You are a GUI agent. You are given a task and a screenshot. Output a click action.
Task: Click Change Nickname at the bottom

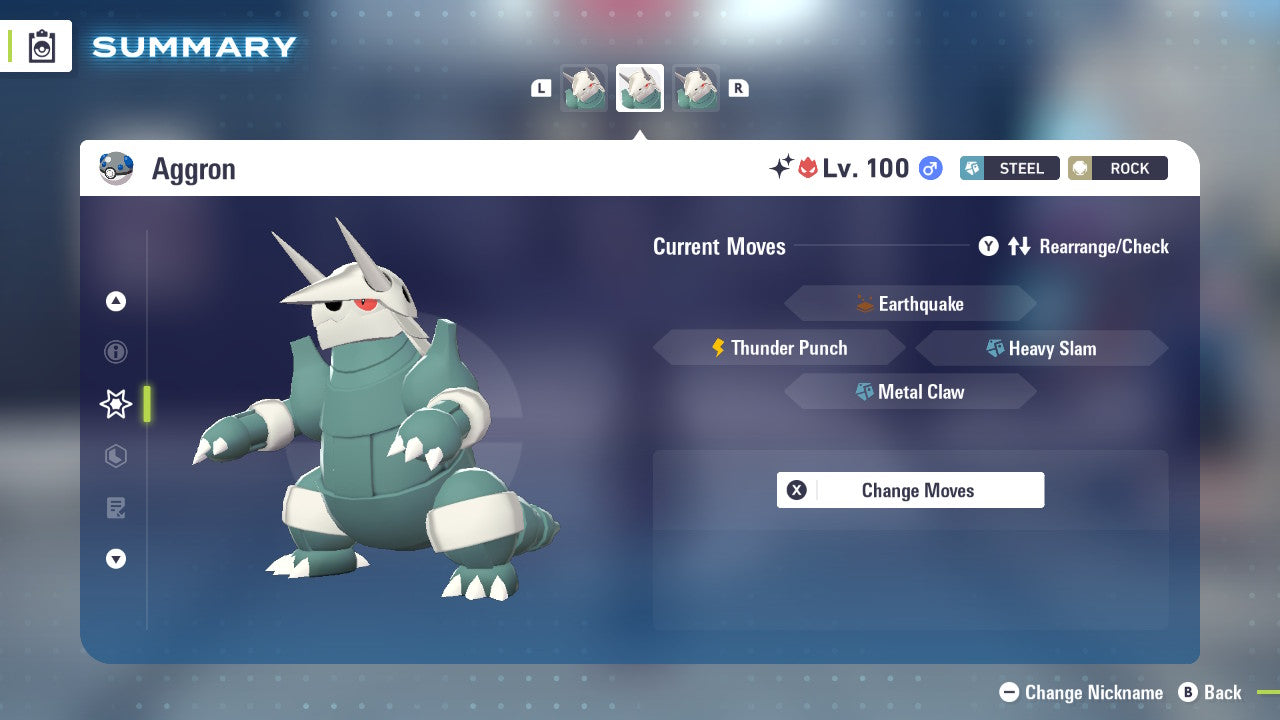[1080, 692]
